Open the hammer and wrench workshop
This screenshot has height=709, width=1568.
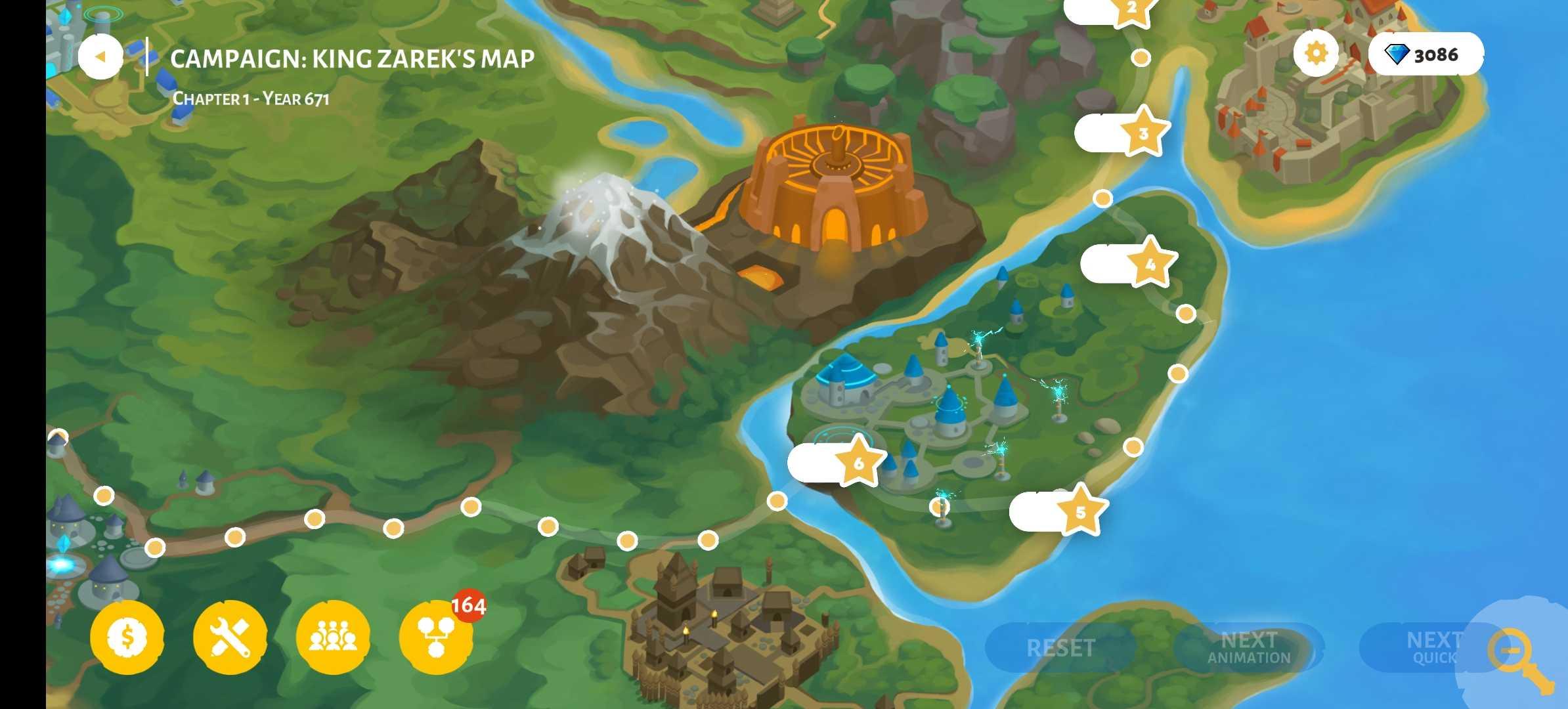click(x=230, y=636)
